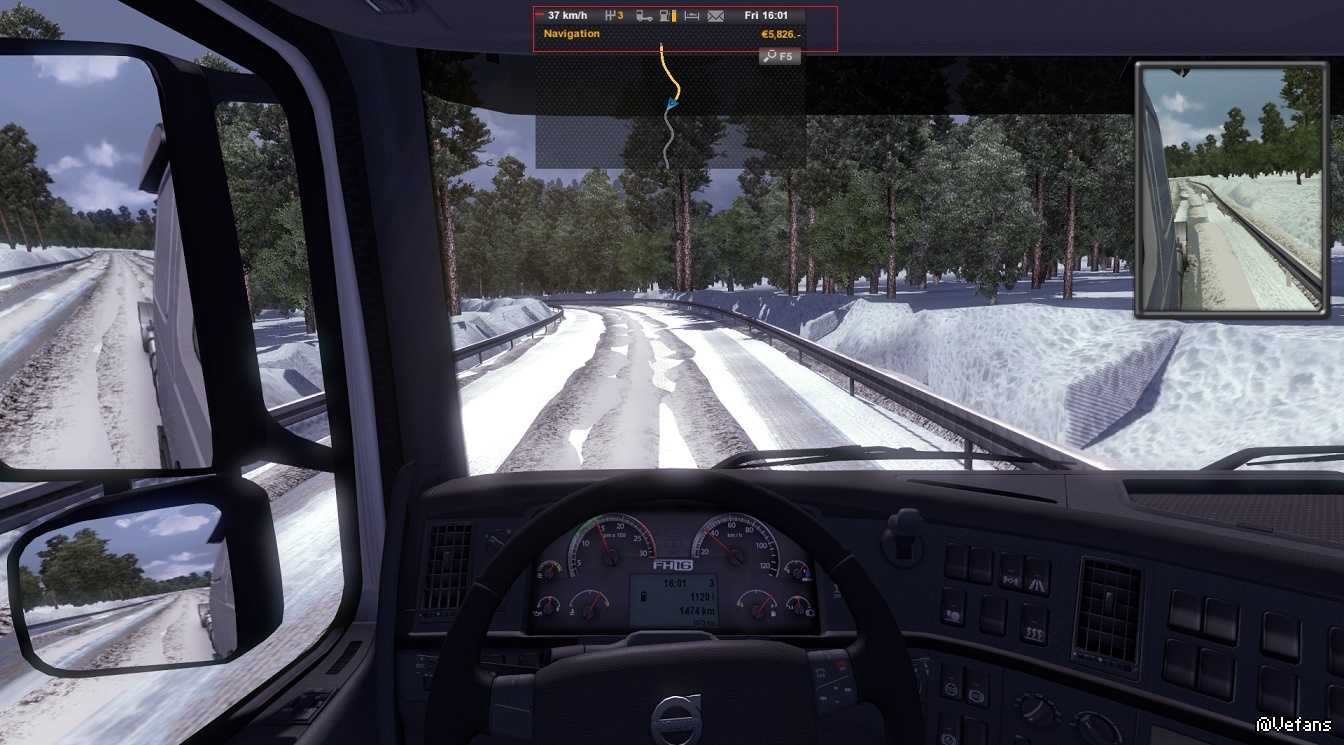Click the bed rest indicator icon
The width and height of the screenshot is (1344, 745).
692,16
